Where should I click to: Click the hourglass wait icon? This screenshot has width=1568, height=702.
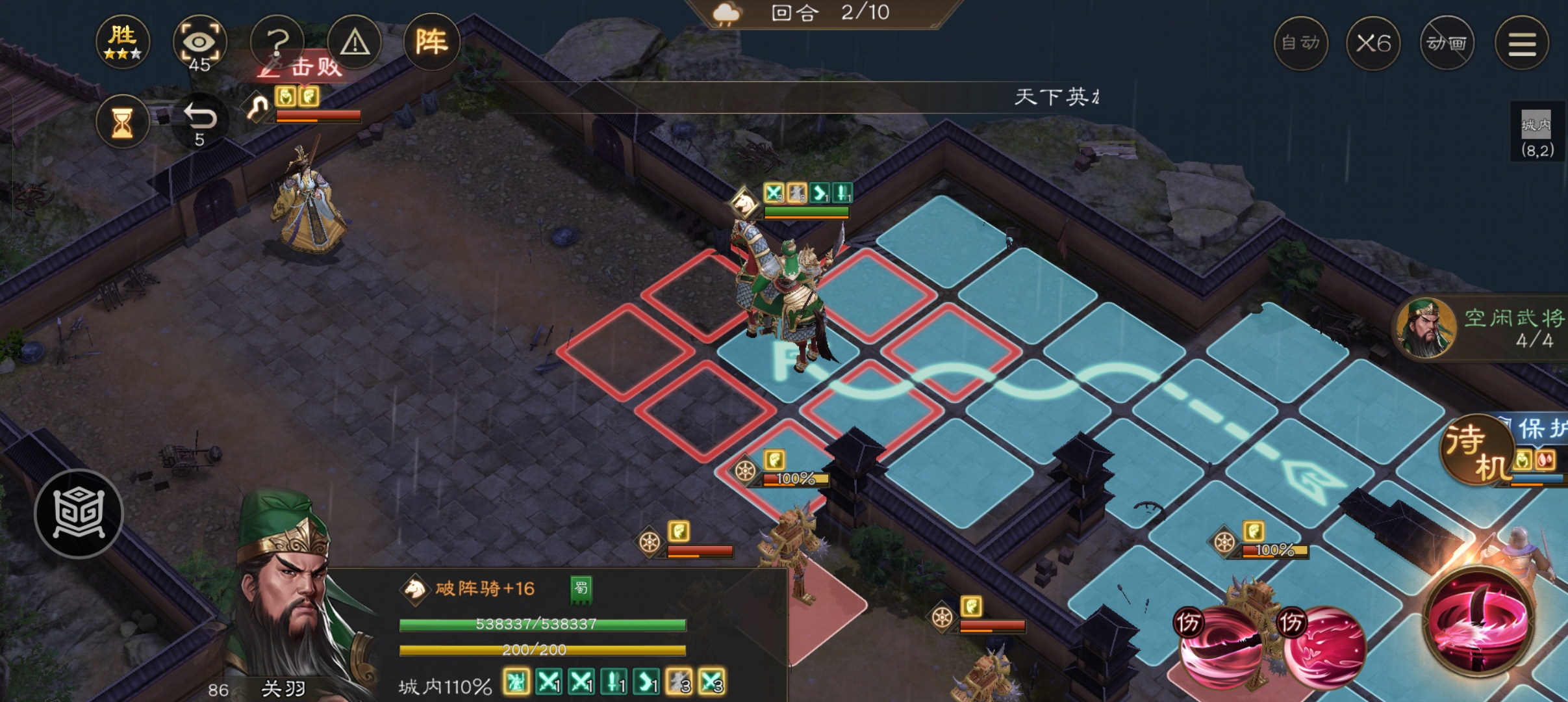[x=123, y=122]
